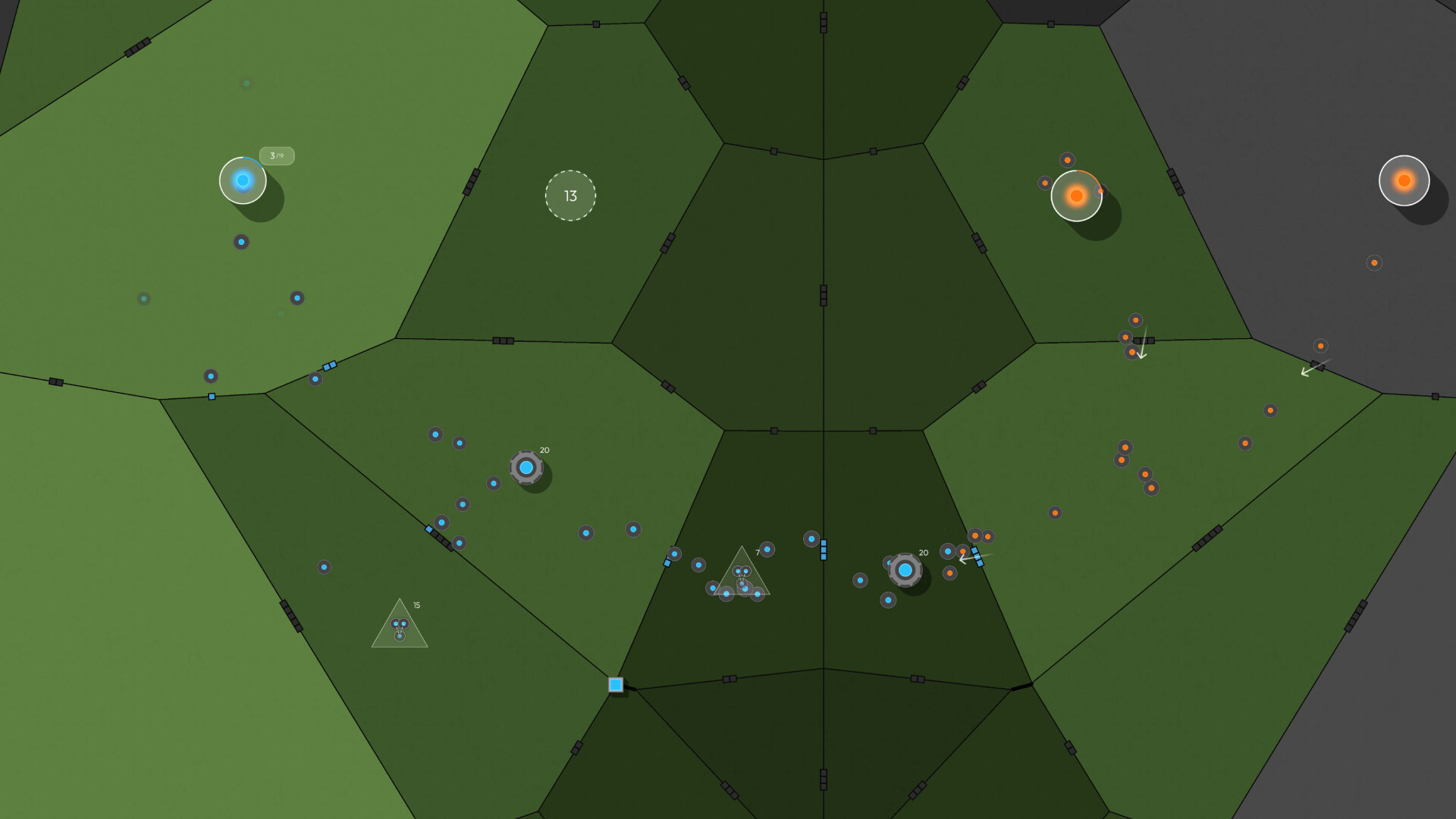Click the 3/19 counter badge above the blue base
Viewport: 1456px width, 819px height.
(x=277, y=155)
